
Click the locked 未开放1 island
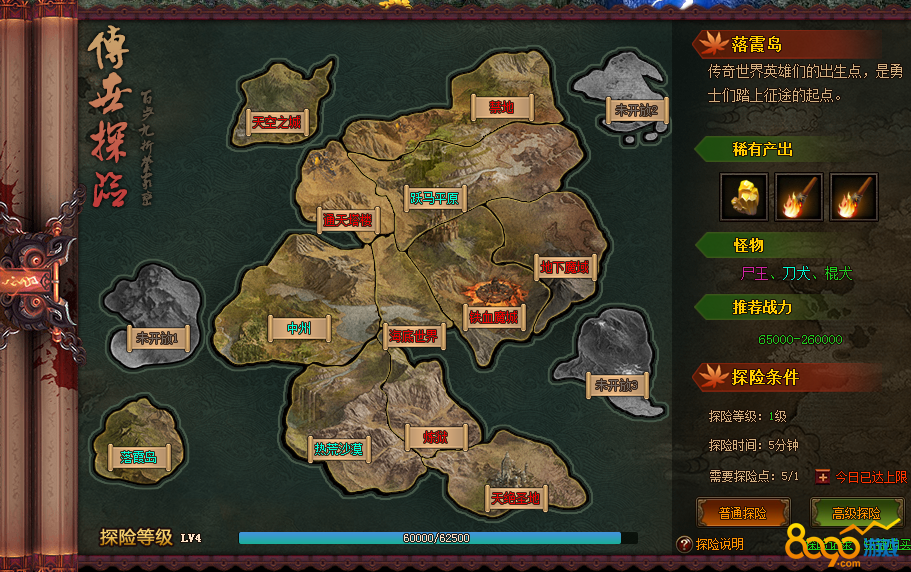pyautogui.click(x=157, y=338)
